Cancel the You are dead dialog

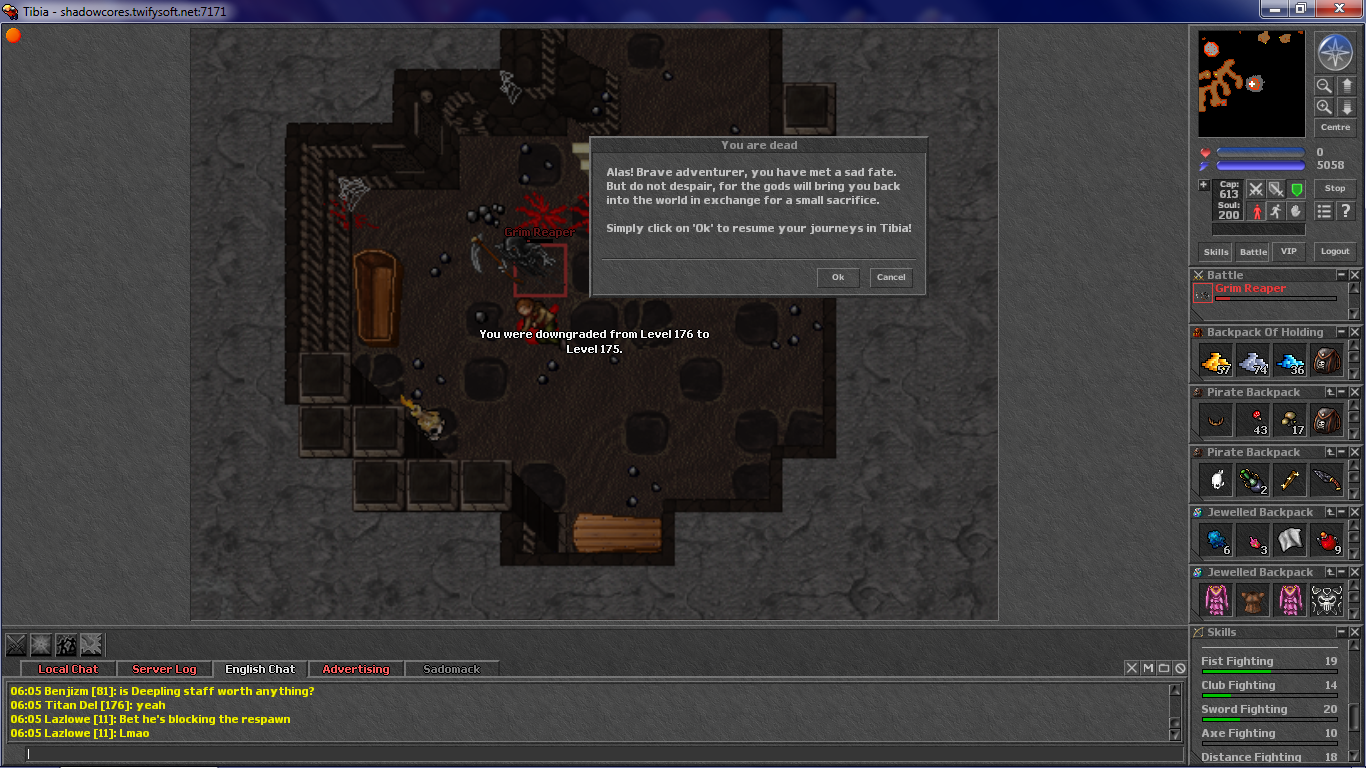click(x=891, y=277)
